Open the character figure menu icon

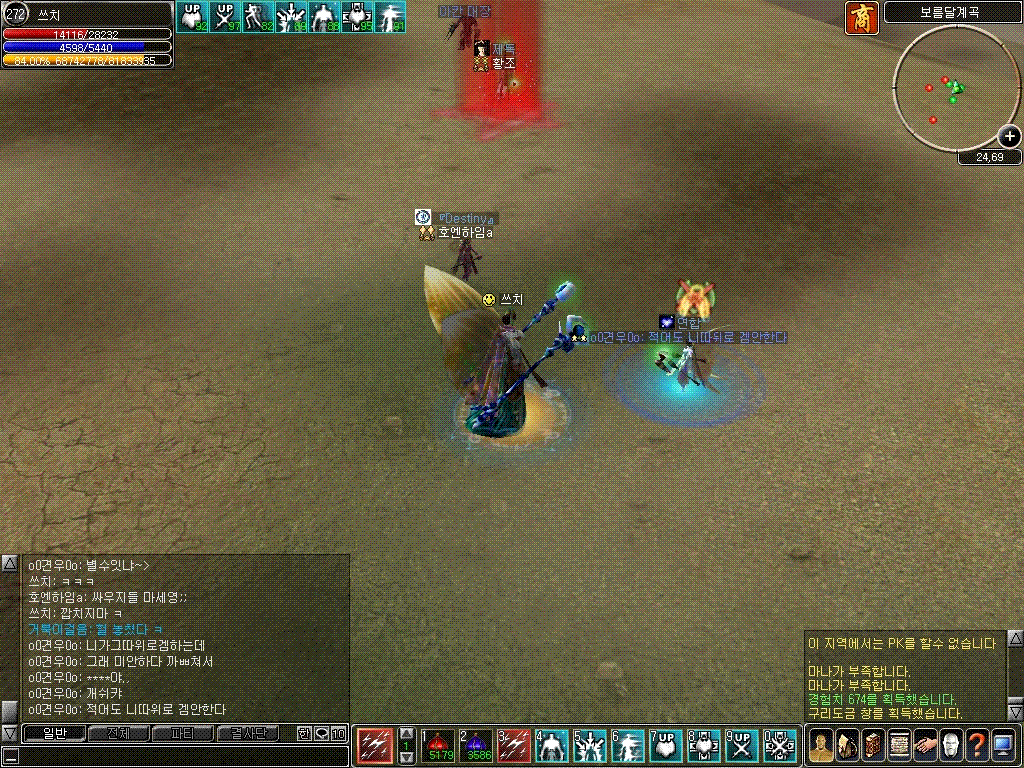(821, 745)
